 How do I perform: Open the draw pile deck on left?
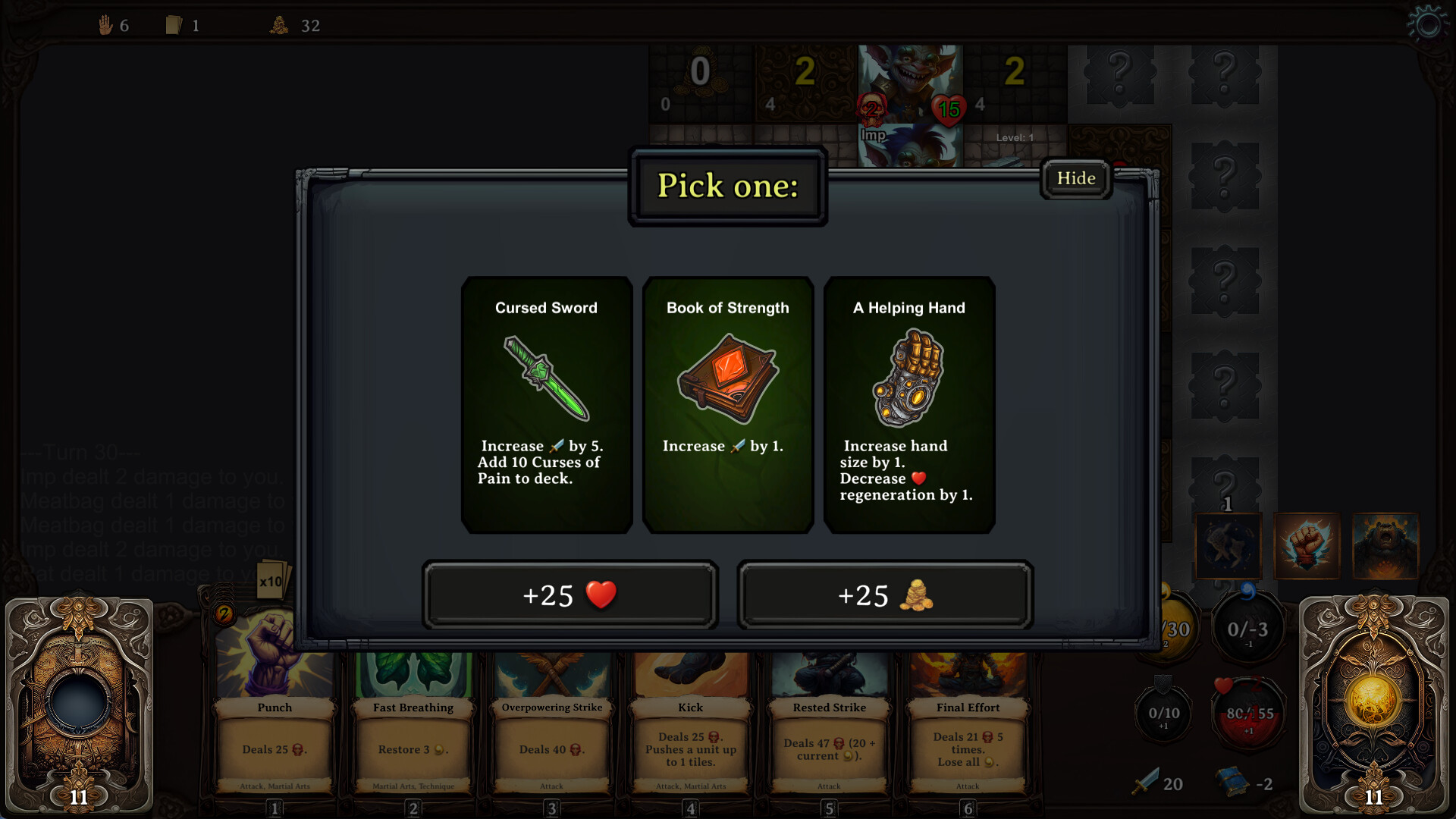tap(79, 704)
